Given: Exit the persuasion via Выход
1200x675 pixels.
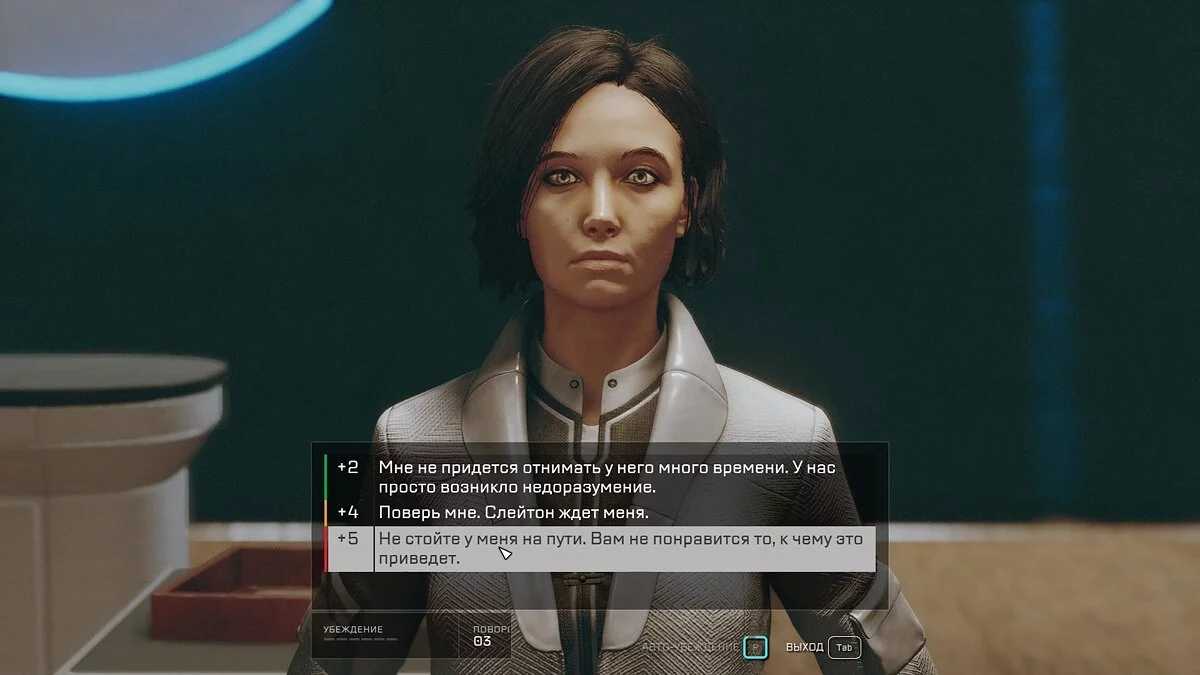Looking at the screenshot, I should [844, 647].
